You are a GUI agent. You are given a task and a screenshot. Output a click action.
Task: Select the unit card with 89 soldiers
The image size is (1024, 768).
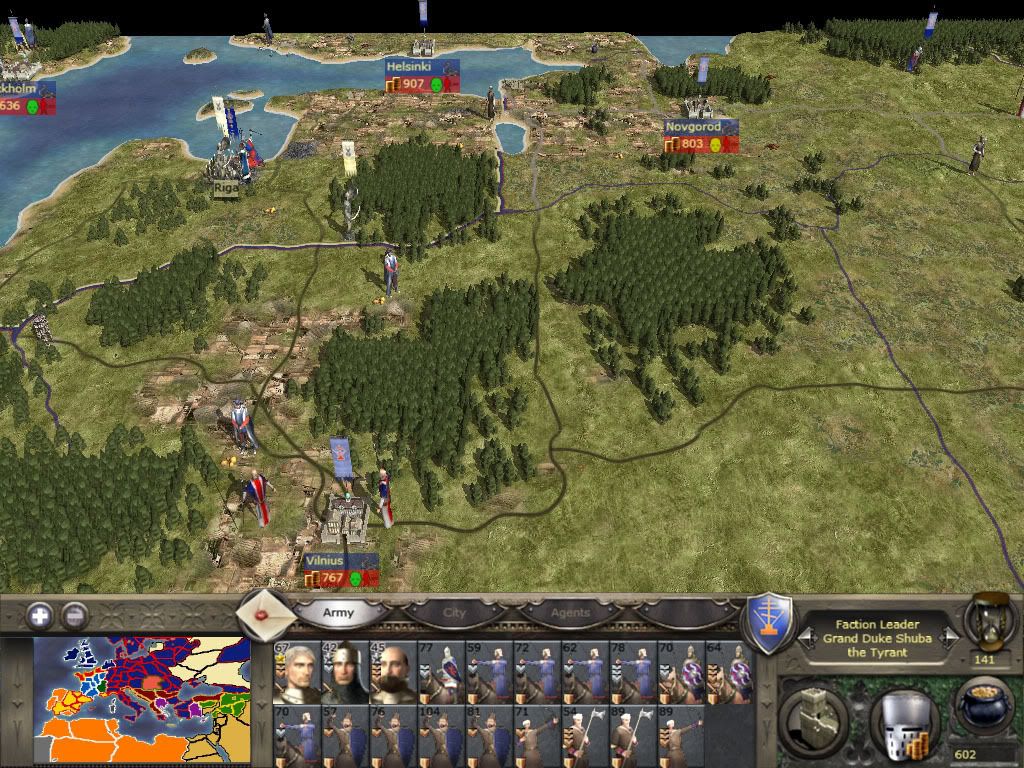click(680, 736)
